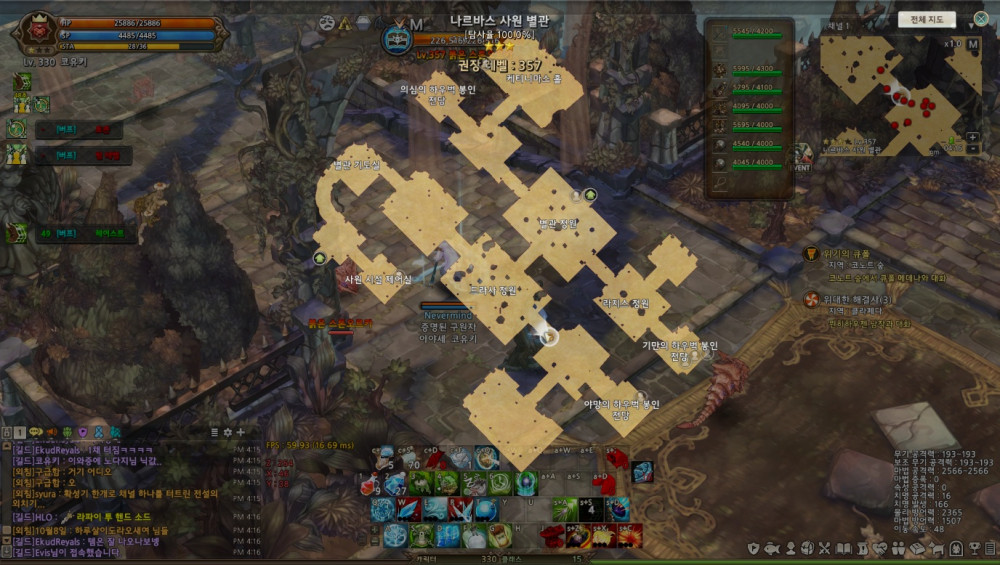The width and height of the screenshot is (1000, 565).
Task: Use the explosion skill bound to s+C
Action: click(628, 535)
